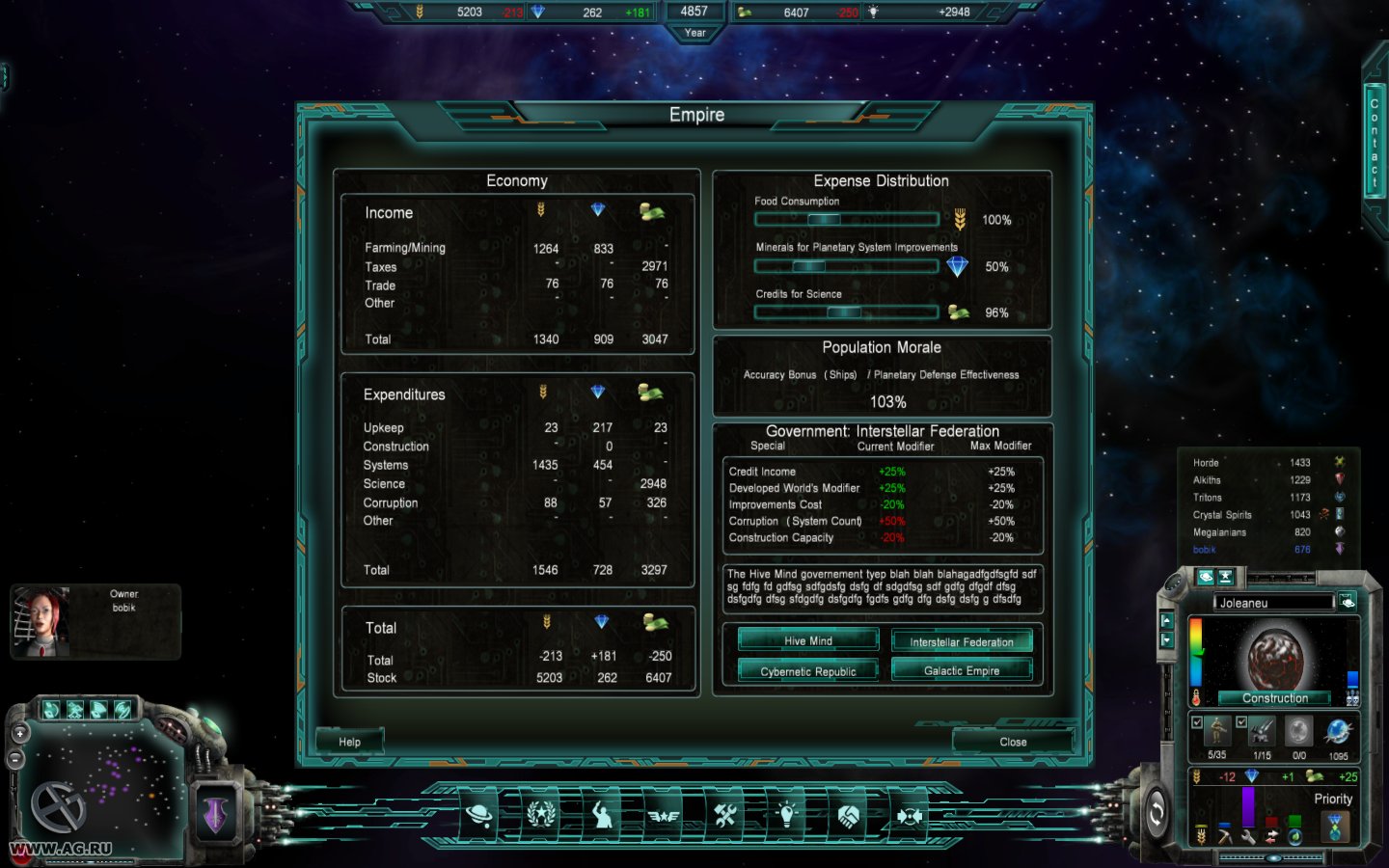Adjust the Credits for Science slider
Image resolution: width=1389 pixels, height=868 pixels.
point(847,312)
